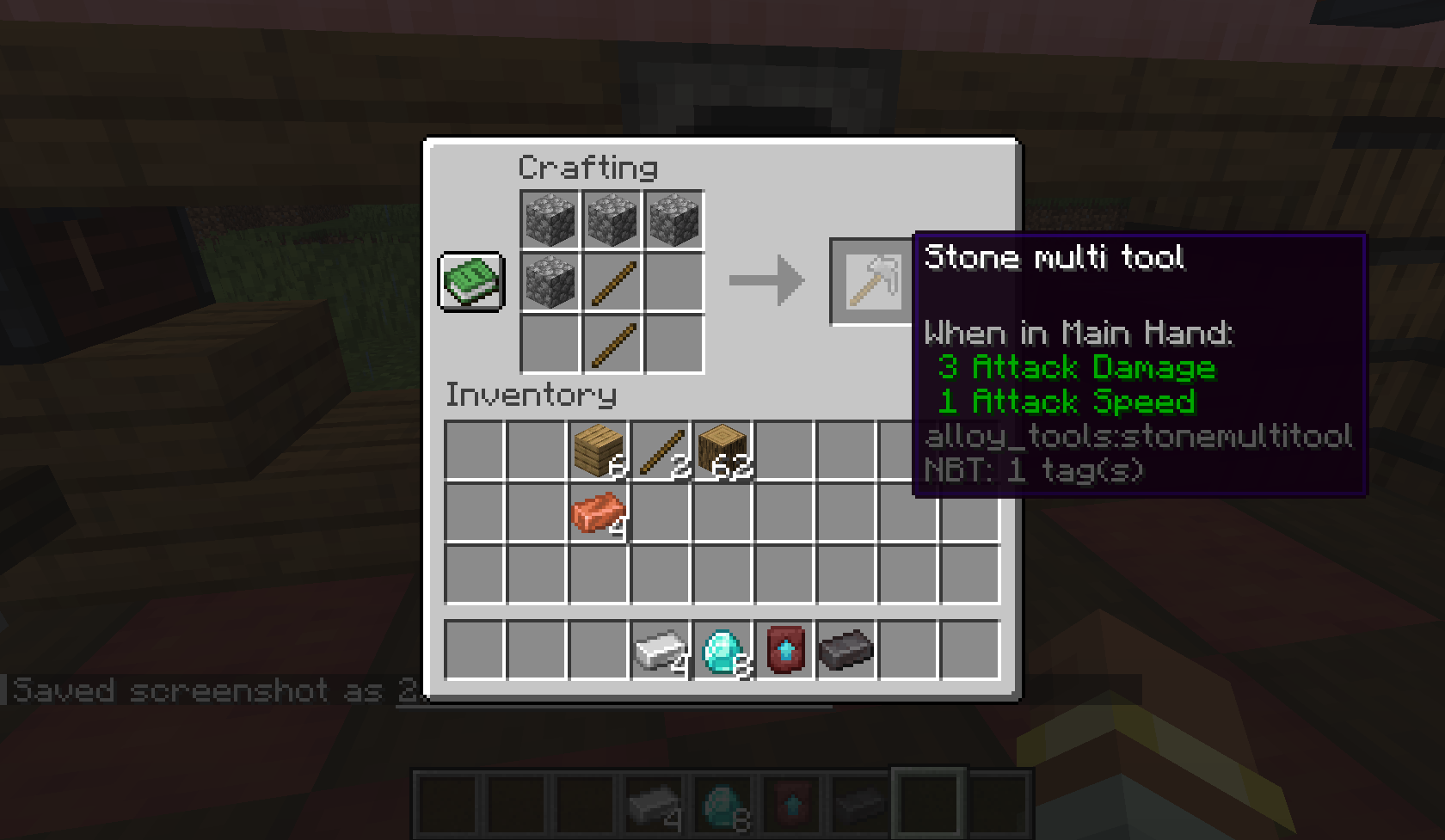This screenshot has width=1445, height=840.
Task: Grab the stack of 62 oak logs
Action: 725,449
